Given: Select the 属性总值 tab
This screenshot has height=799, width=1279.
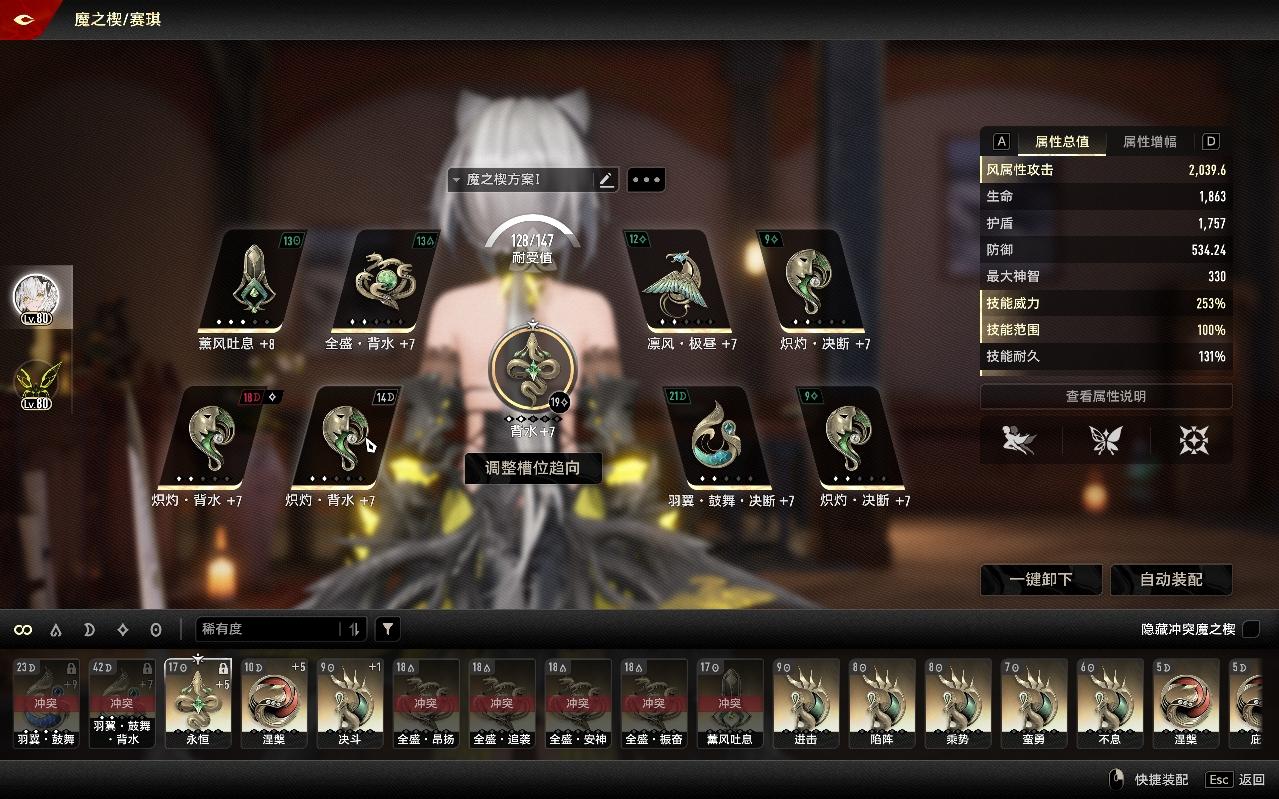Looking at the screenshot, I should click(1062, 142).
